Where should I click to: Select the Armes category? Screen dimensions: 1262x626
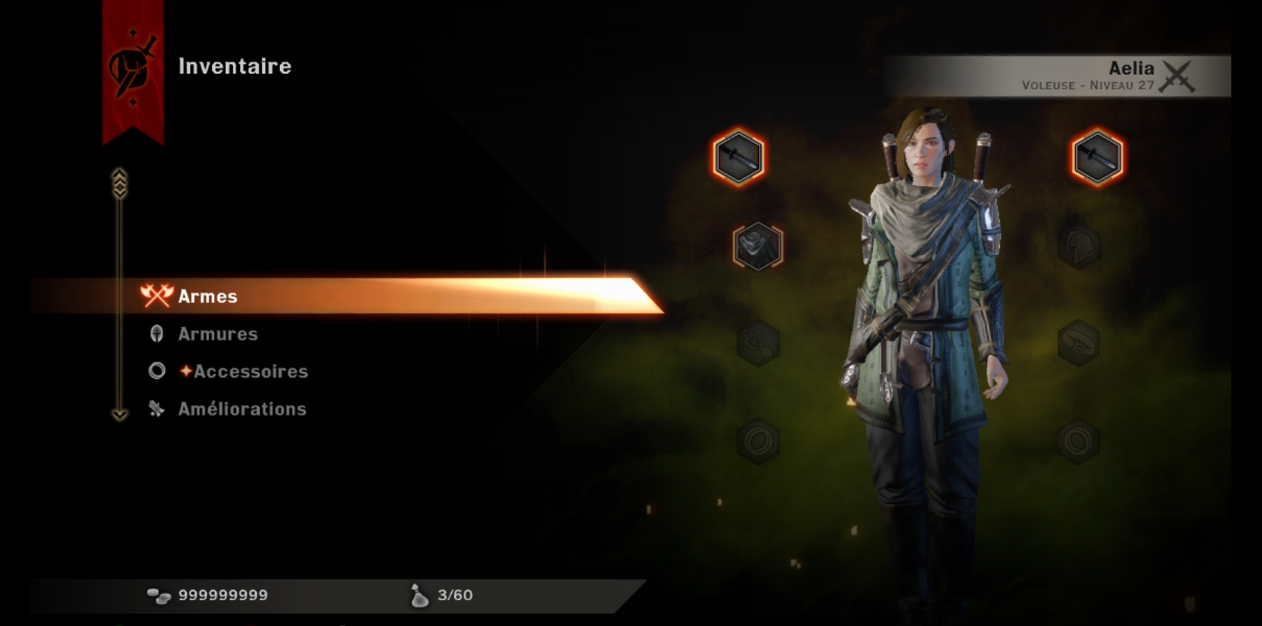pos(208,296)
